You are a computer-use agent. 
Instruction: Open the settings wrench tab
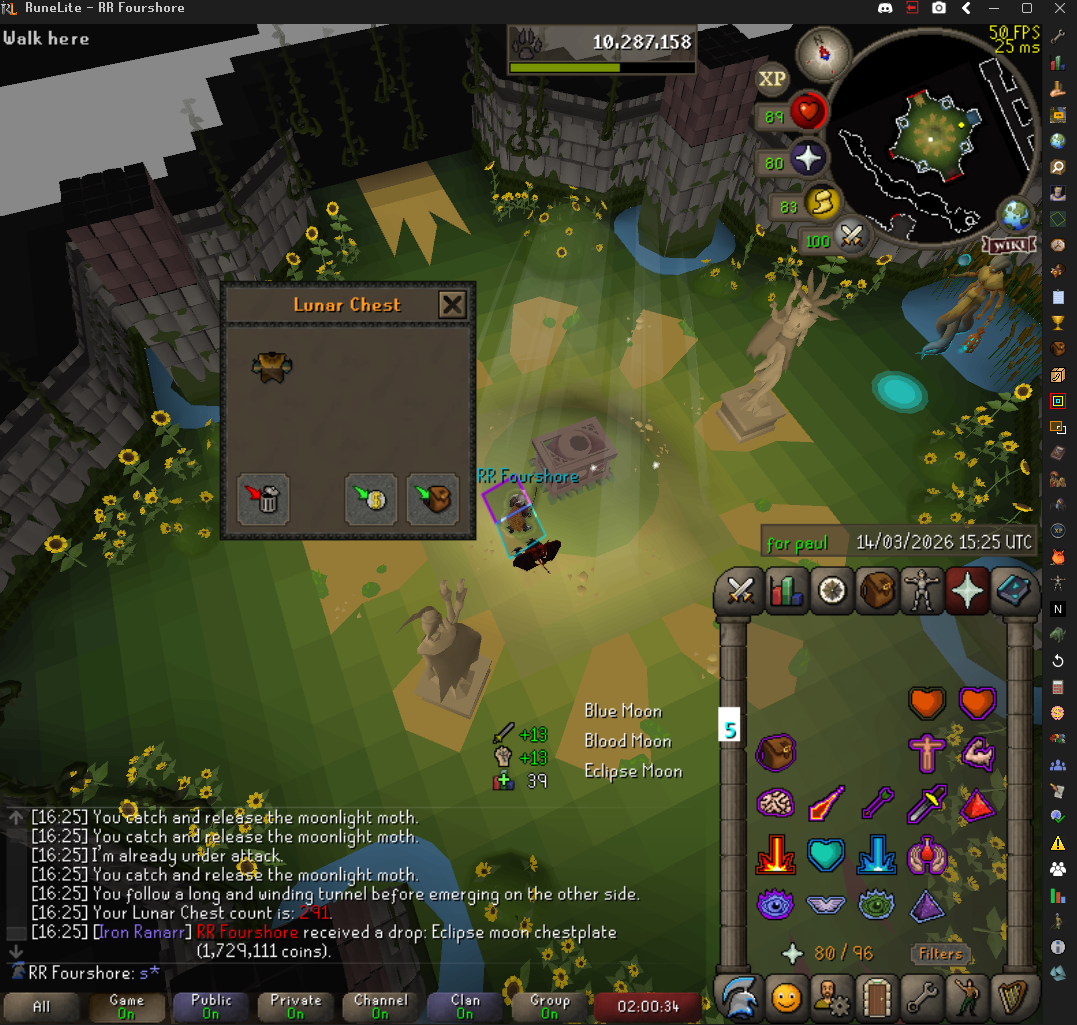click(925, 996)
